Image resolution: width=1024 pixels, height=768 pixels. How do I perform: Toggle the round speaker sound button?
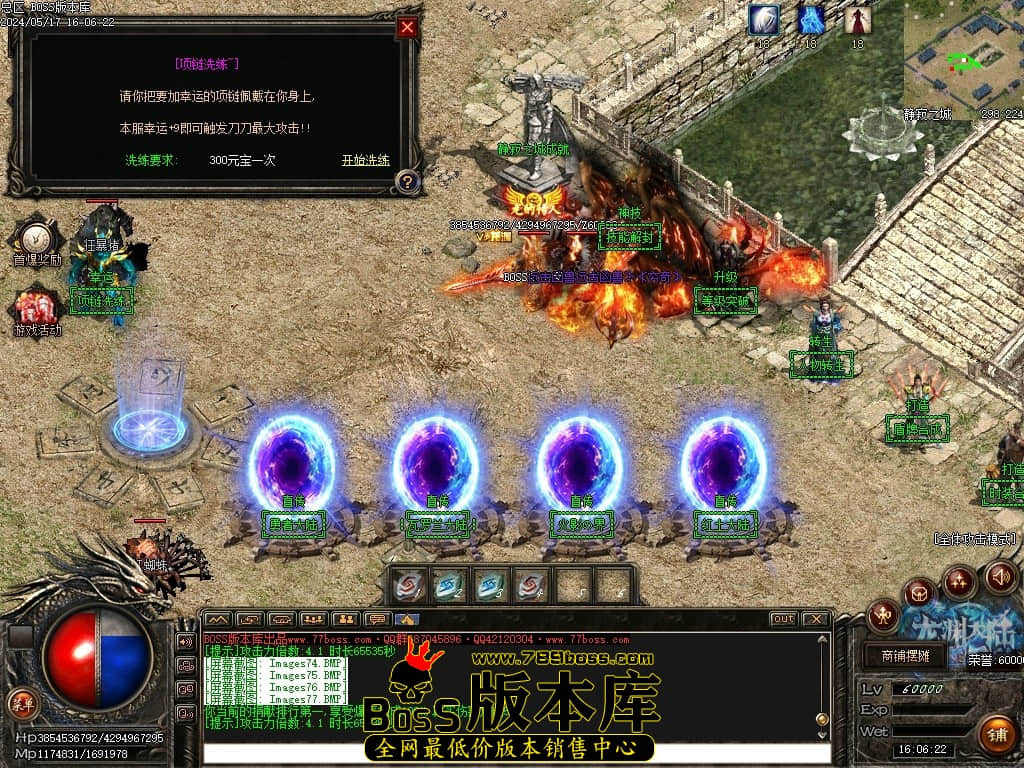[1001, 576]
